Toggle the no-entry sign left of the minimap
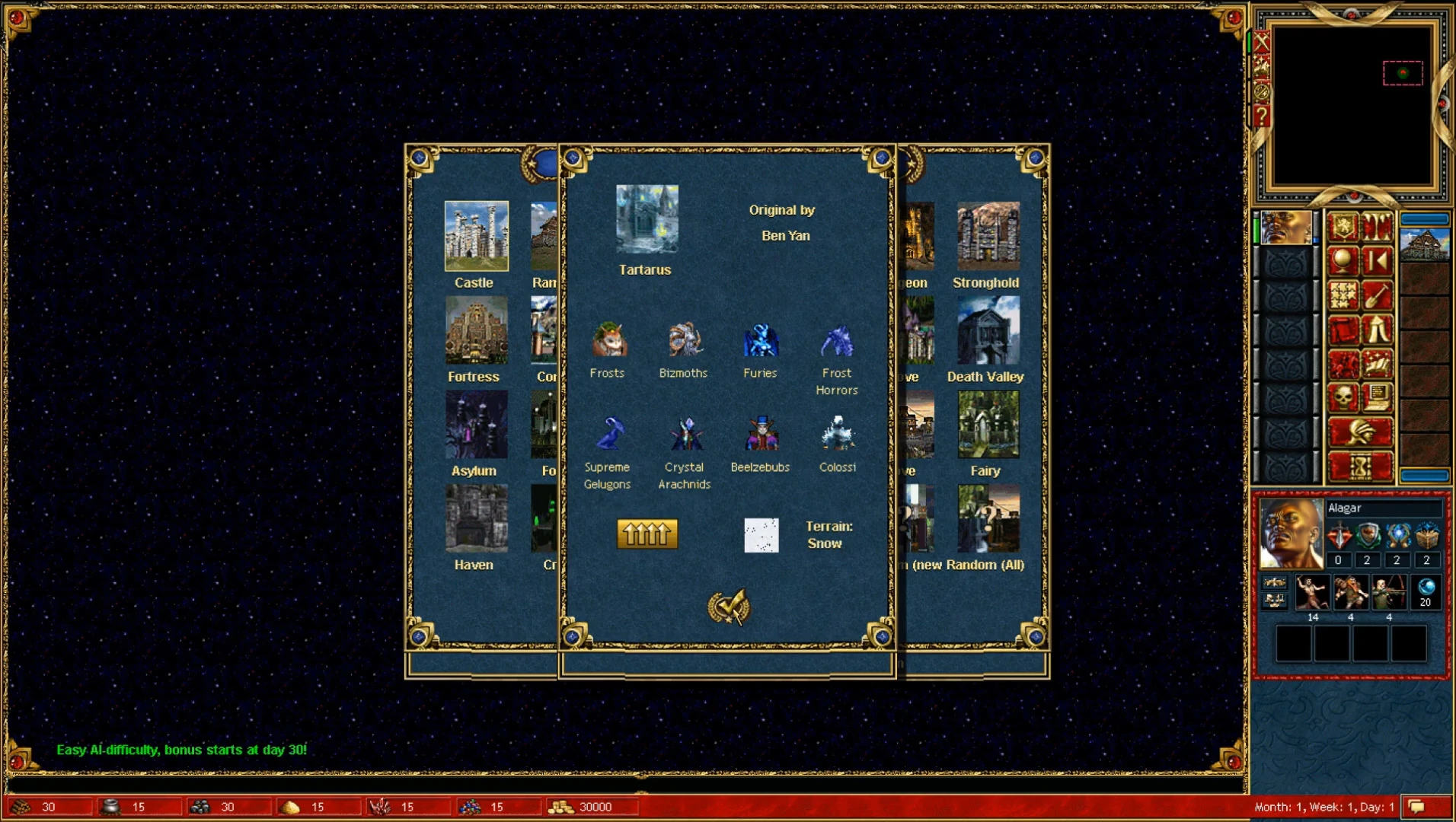This screenshot has height=822, width=1456. coord(1261,91)
